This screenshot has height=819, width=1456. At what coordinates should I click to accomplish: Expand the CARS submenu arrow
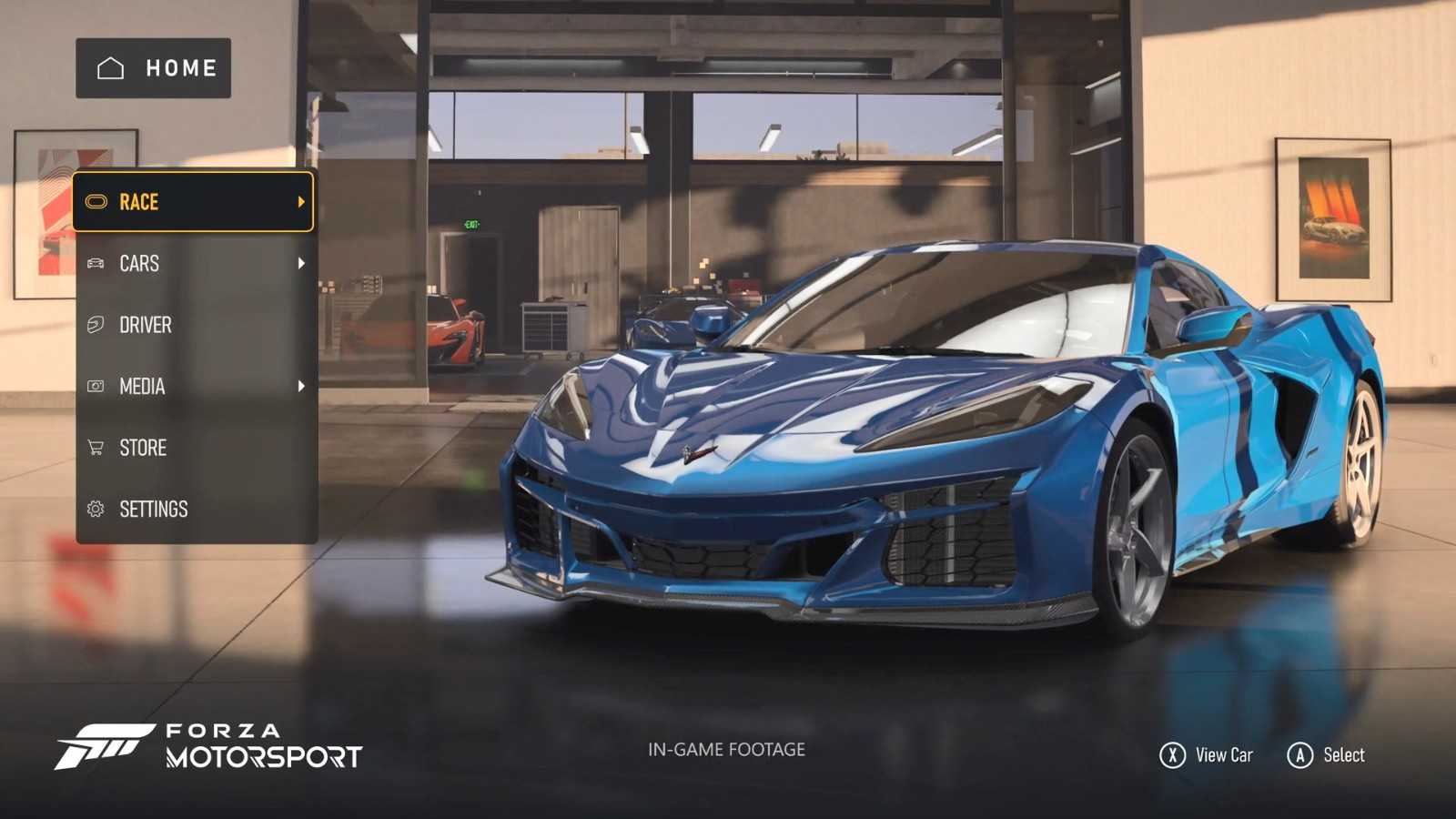[303, 263]
